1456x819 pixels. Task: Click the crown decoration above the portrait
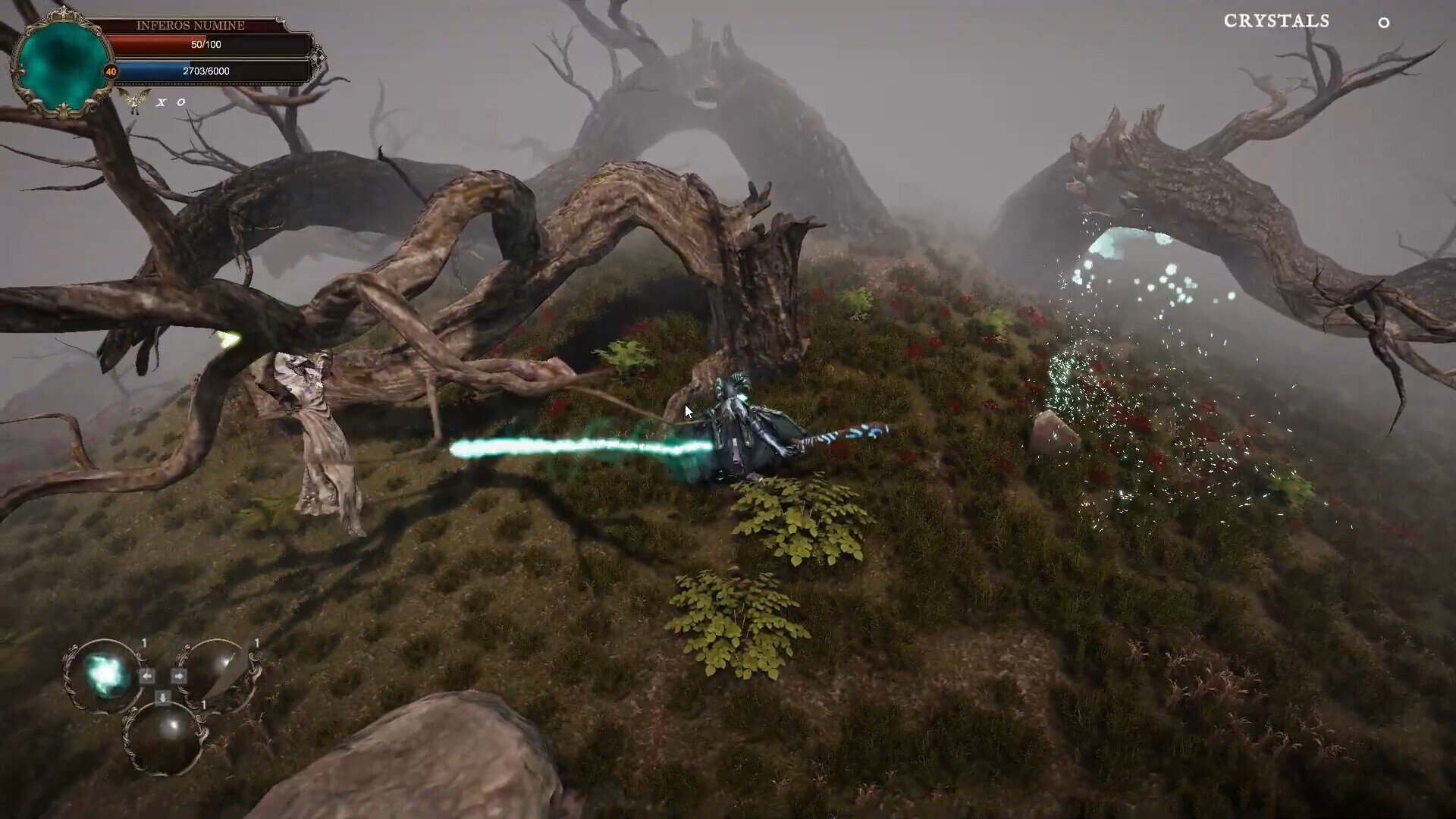(x=63, y=13)
